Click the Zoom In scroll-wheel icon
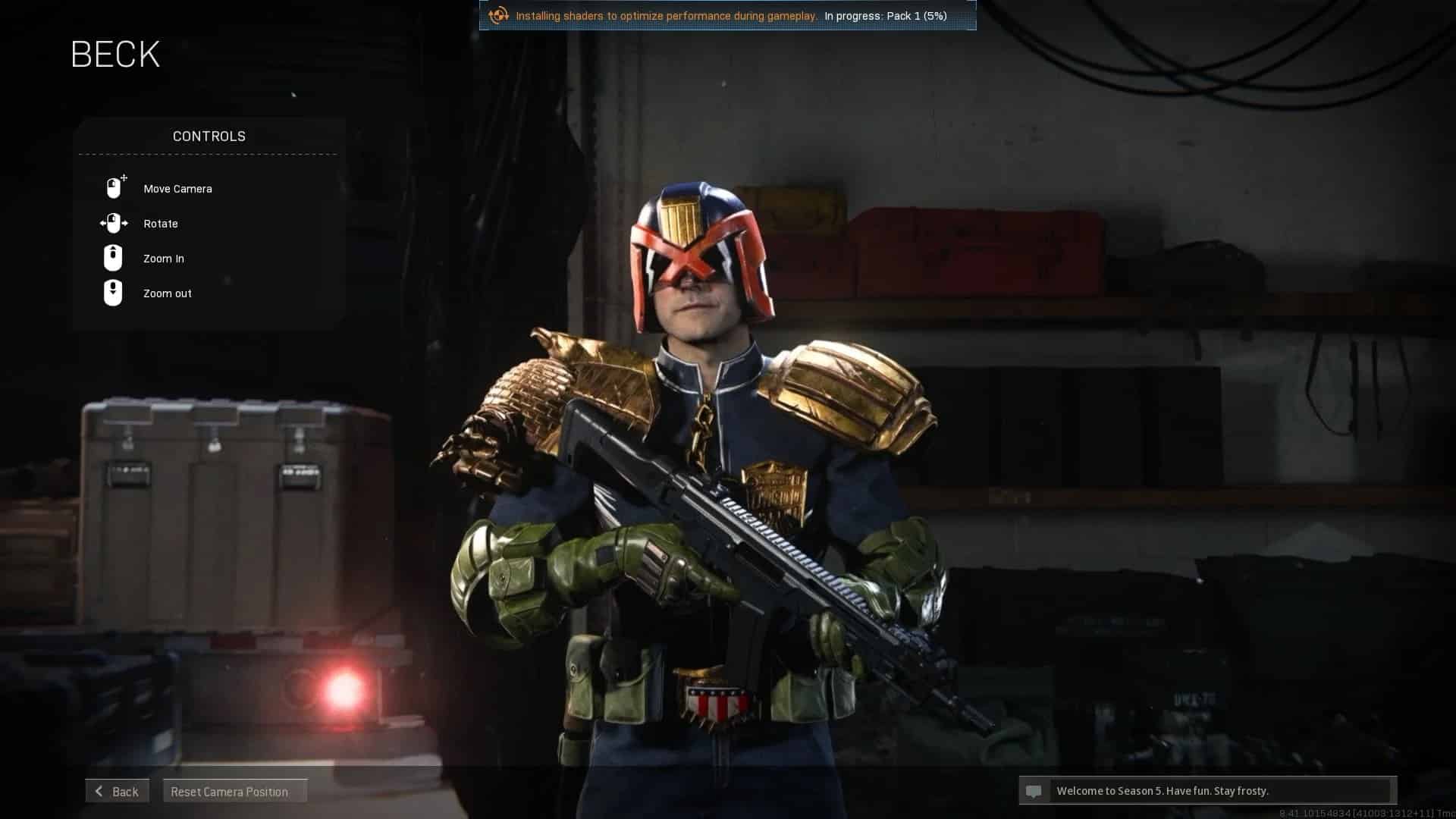Screen dimensions: 1456x819 (x=113, y=258)
